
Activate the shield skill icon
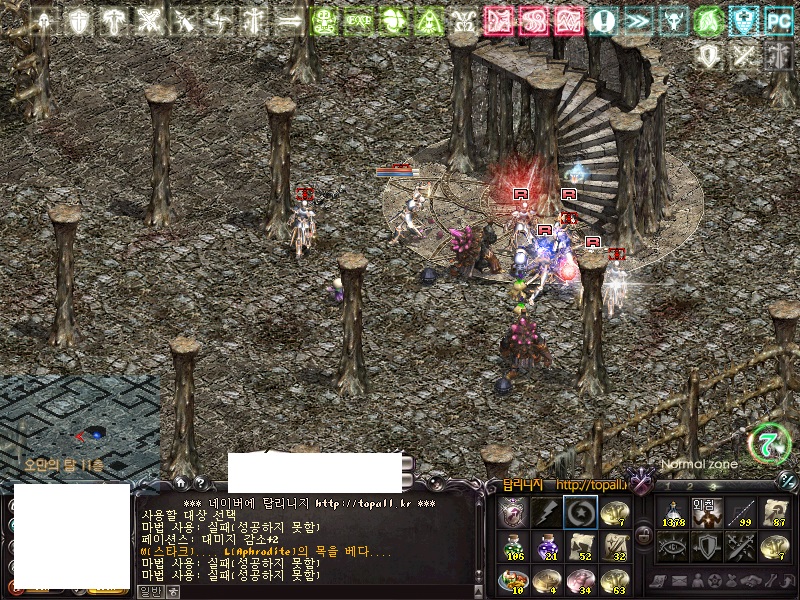click(x=706, y=546)
